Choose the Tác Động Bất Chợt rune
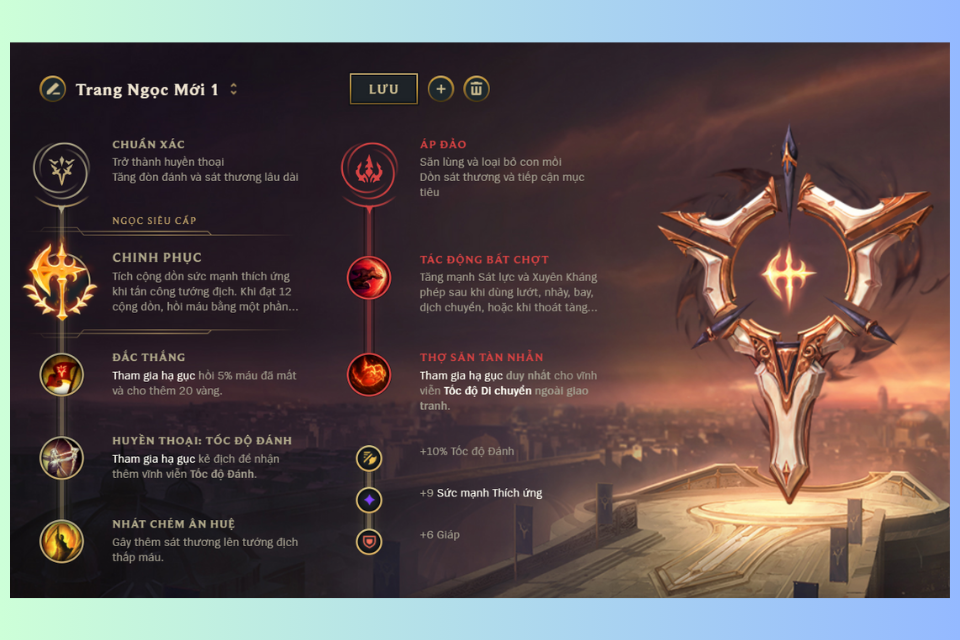960x640 pixels. click(368, 277)
